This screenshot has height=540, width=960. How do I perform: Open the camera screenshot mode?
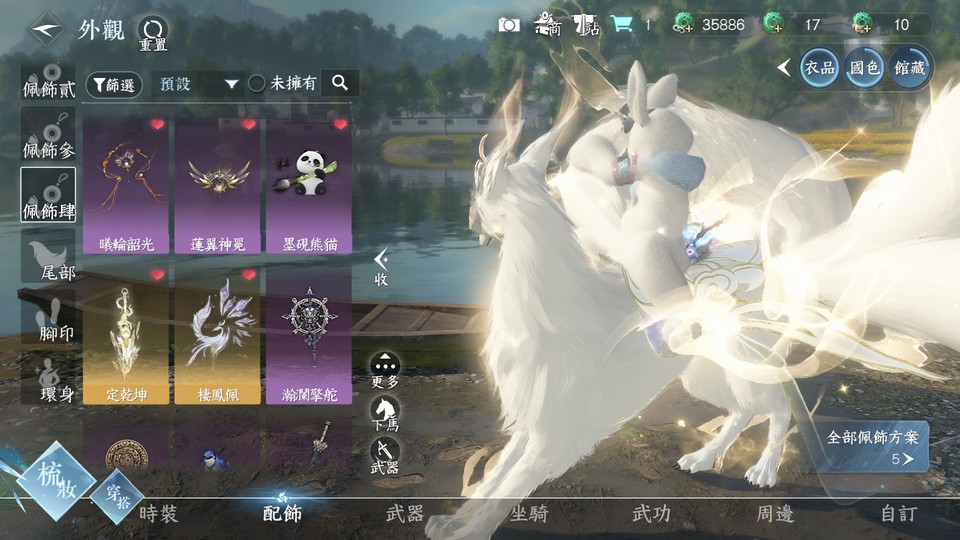point(509,25)
